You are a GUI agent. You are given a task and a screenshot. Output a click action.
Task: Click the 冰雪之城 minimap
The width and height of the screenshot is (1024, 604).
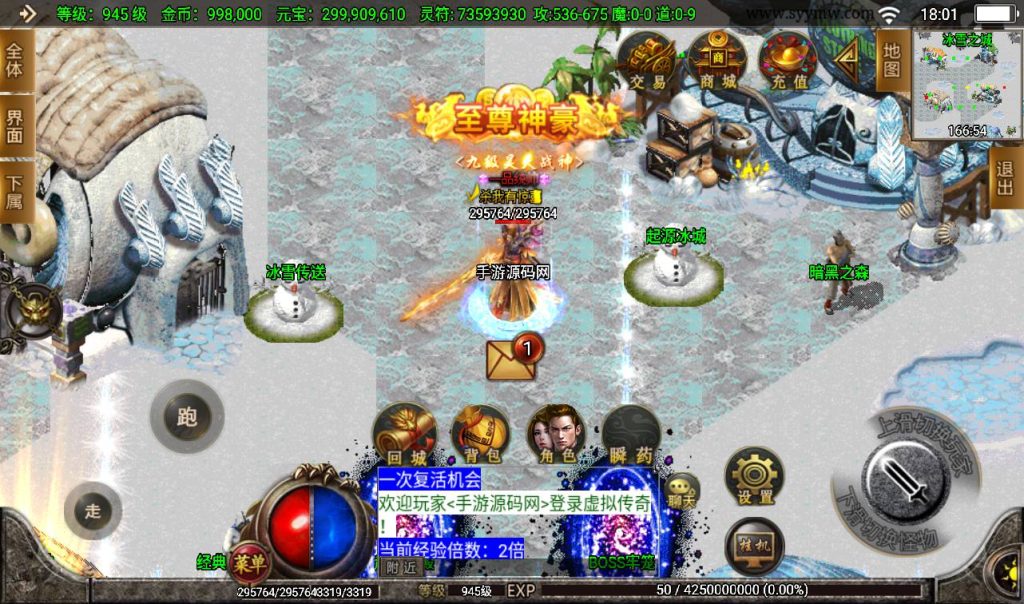[x=966, y=84]
